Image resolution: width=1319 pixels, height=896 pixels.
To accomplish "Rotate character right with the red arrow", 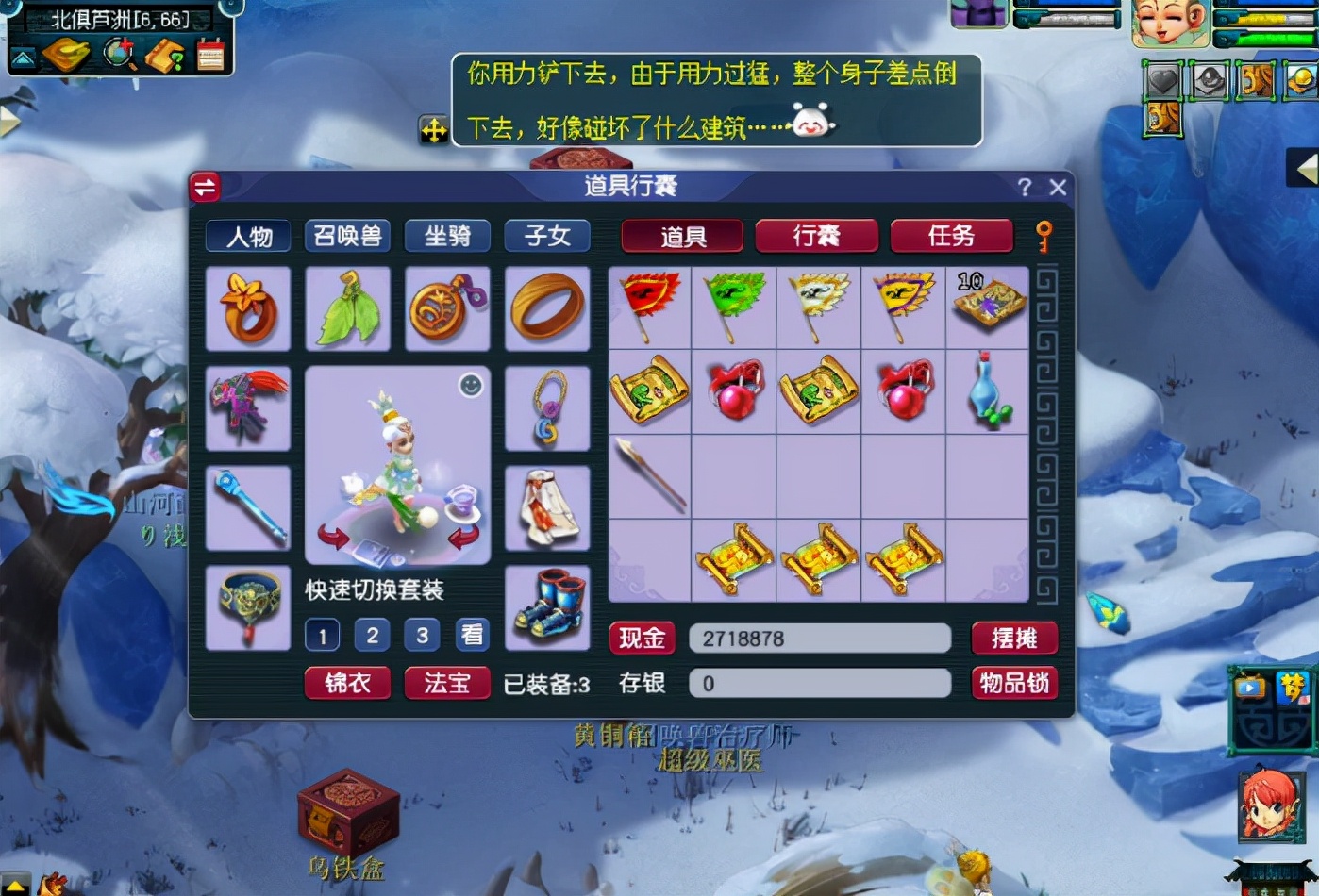I will point(459,539).
